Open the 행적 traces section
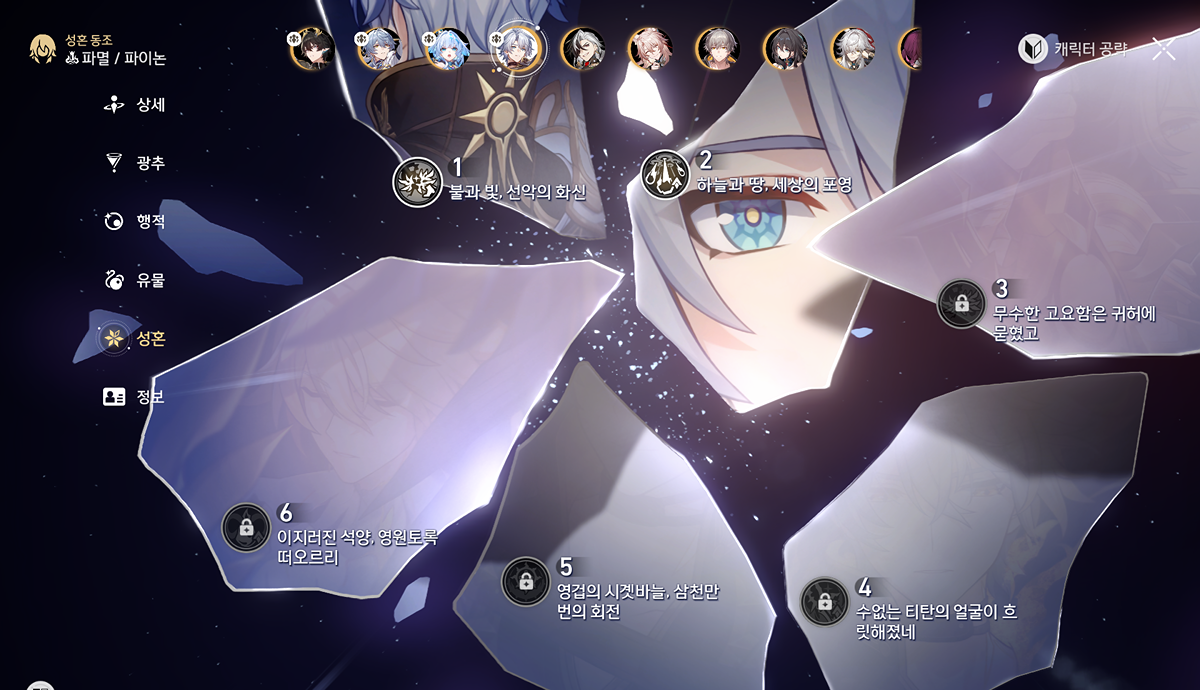This screenshot has height=690, width=1200. tap(137, 221)
